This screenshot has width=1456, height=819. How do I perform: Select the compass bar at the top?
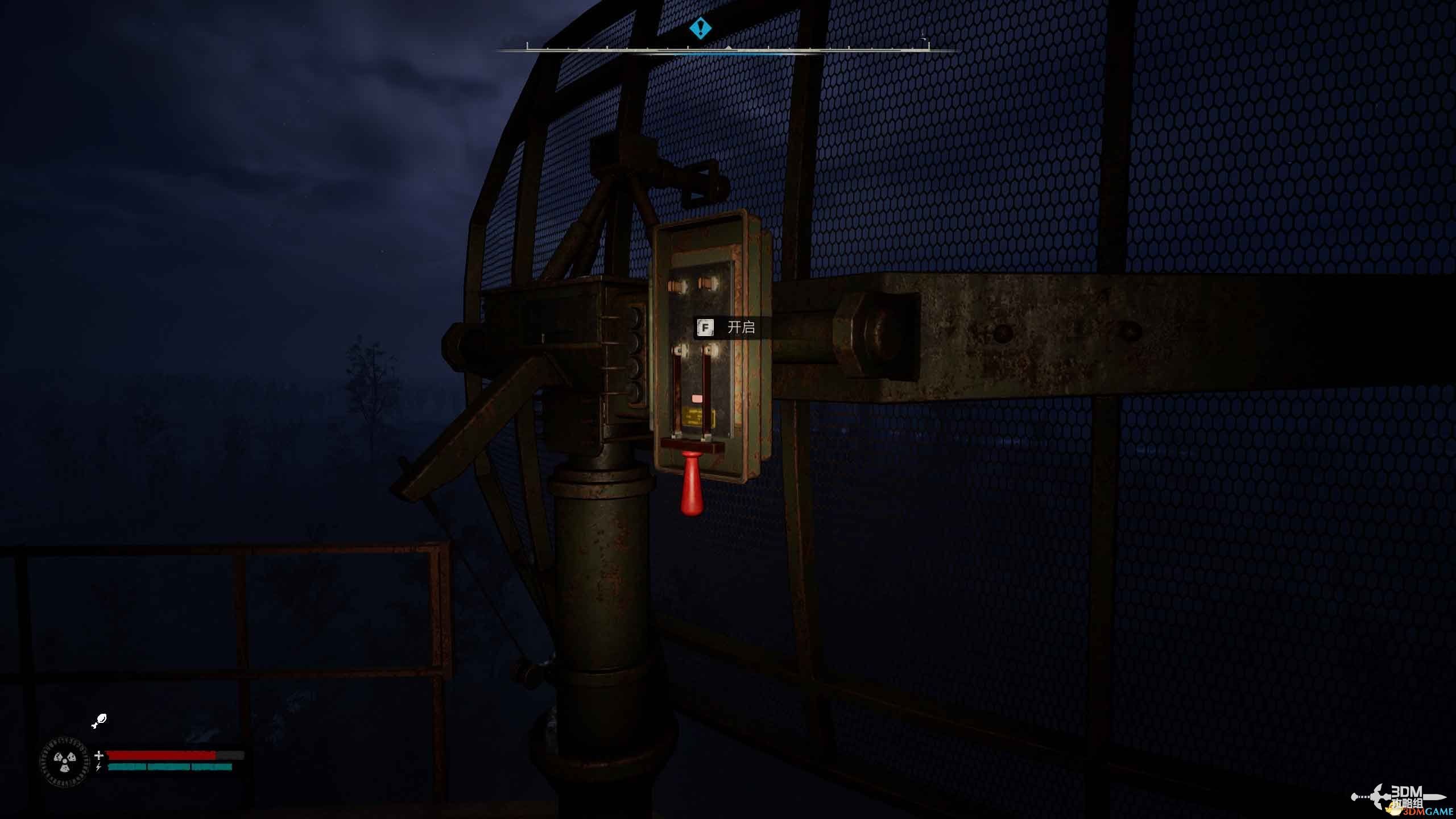(x=728, y=50)
